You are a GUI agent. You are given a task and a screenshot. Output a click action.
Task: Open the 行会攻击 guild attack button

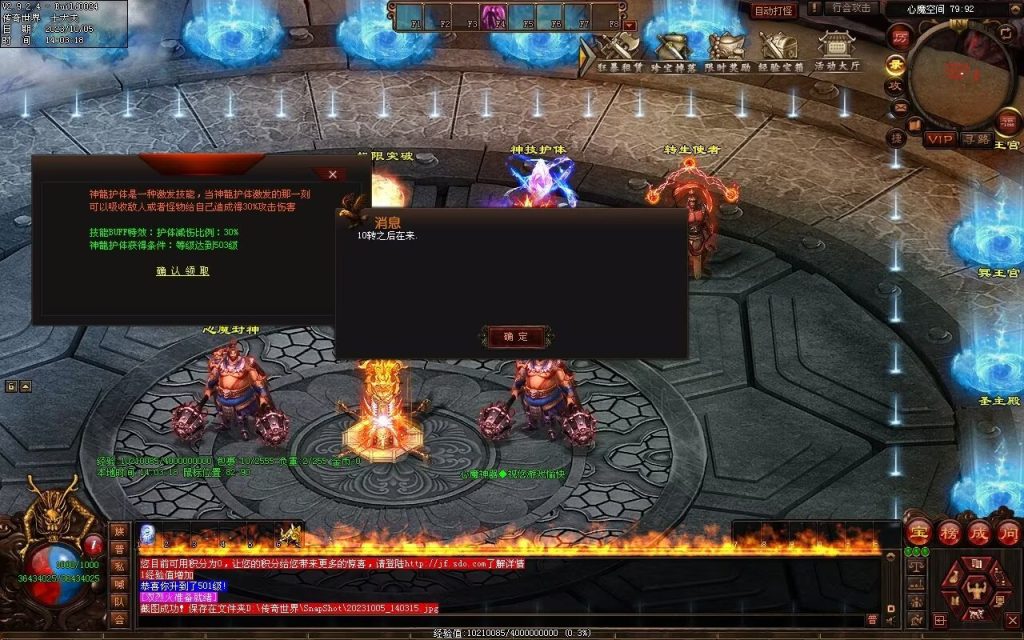(853, 8)
